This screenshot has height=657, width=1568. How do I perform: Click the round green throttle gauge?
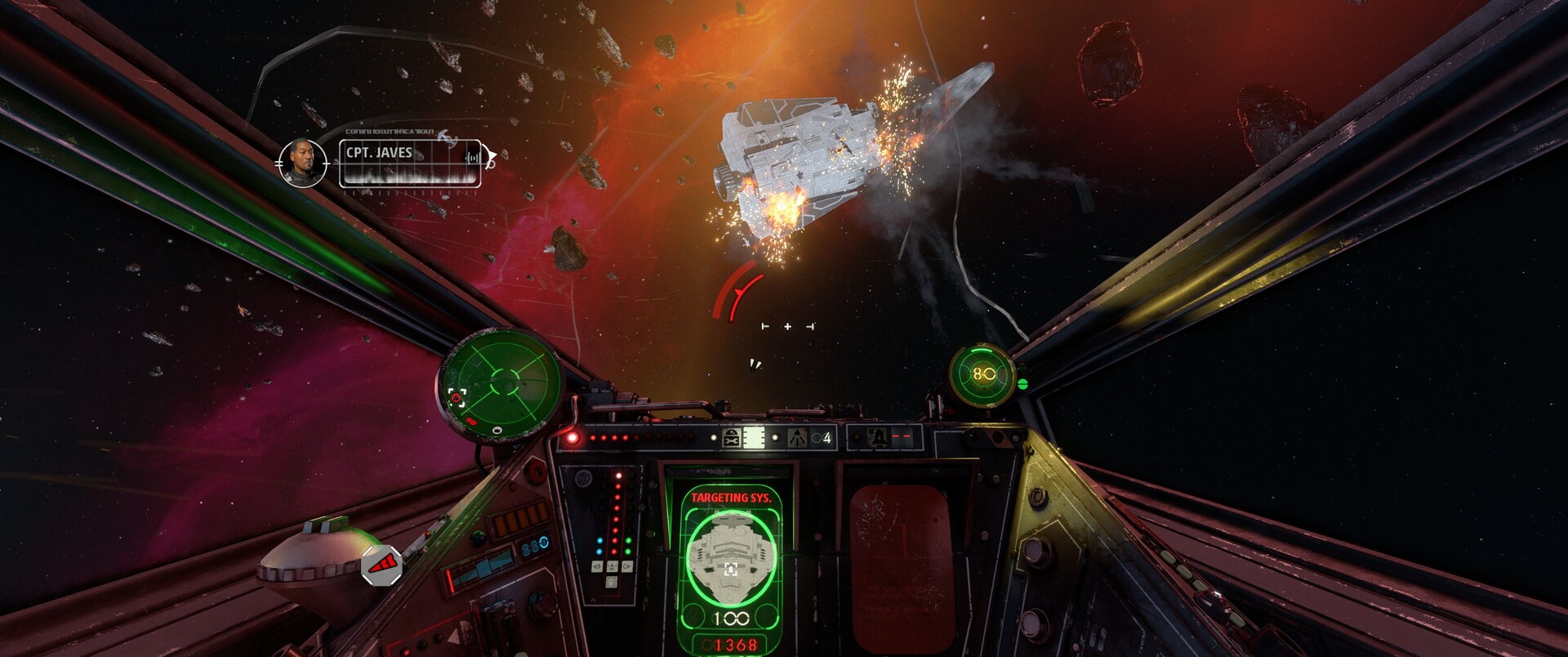(982, 375)
